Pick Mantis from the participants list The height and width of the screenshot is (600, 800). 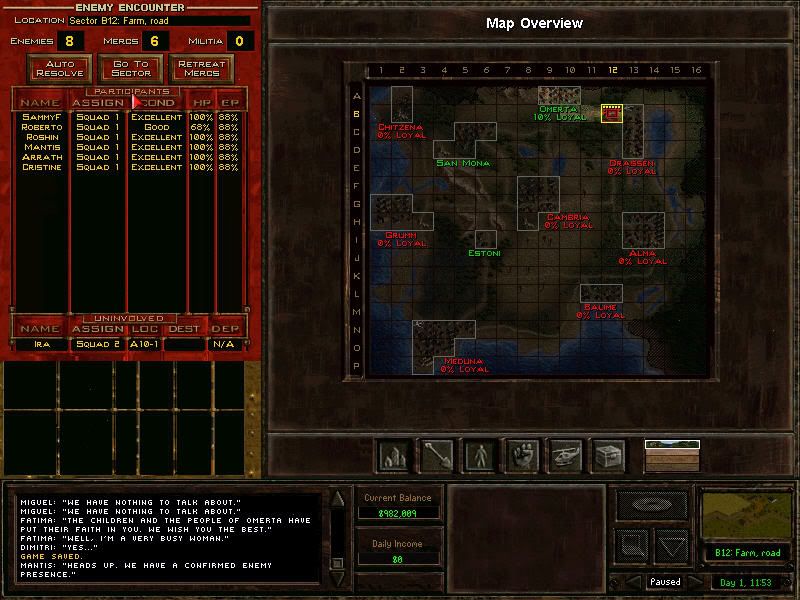click(x=40, y=147)
